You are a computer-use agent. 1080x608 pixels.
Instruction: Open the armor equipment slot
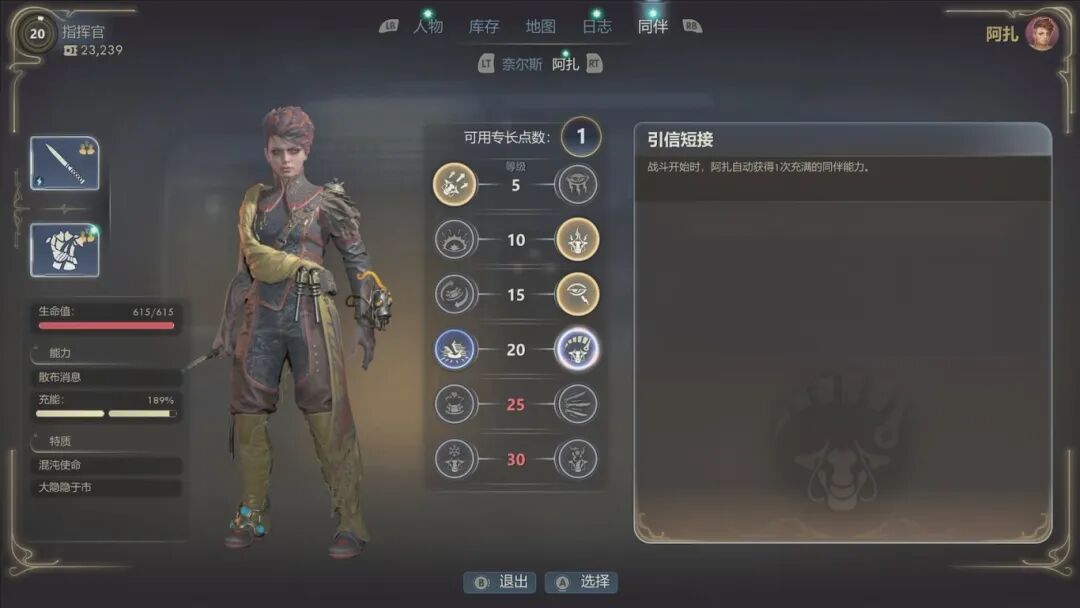(65, 249)
